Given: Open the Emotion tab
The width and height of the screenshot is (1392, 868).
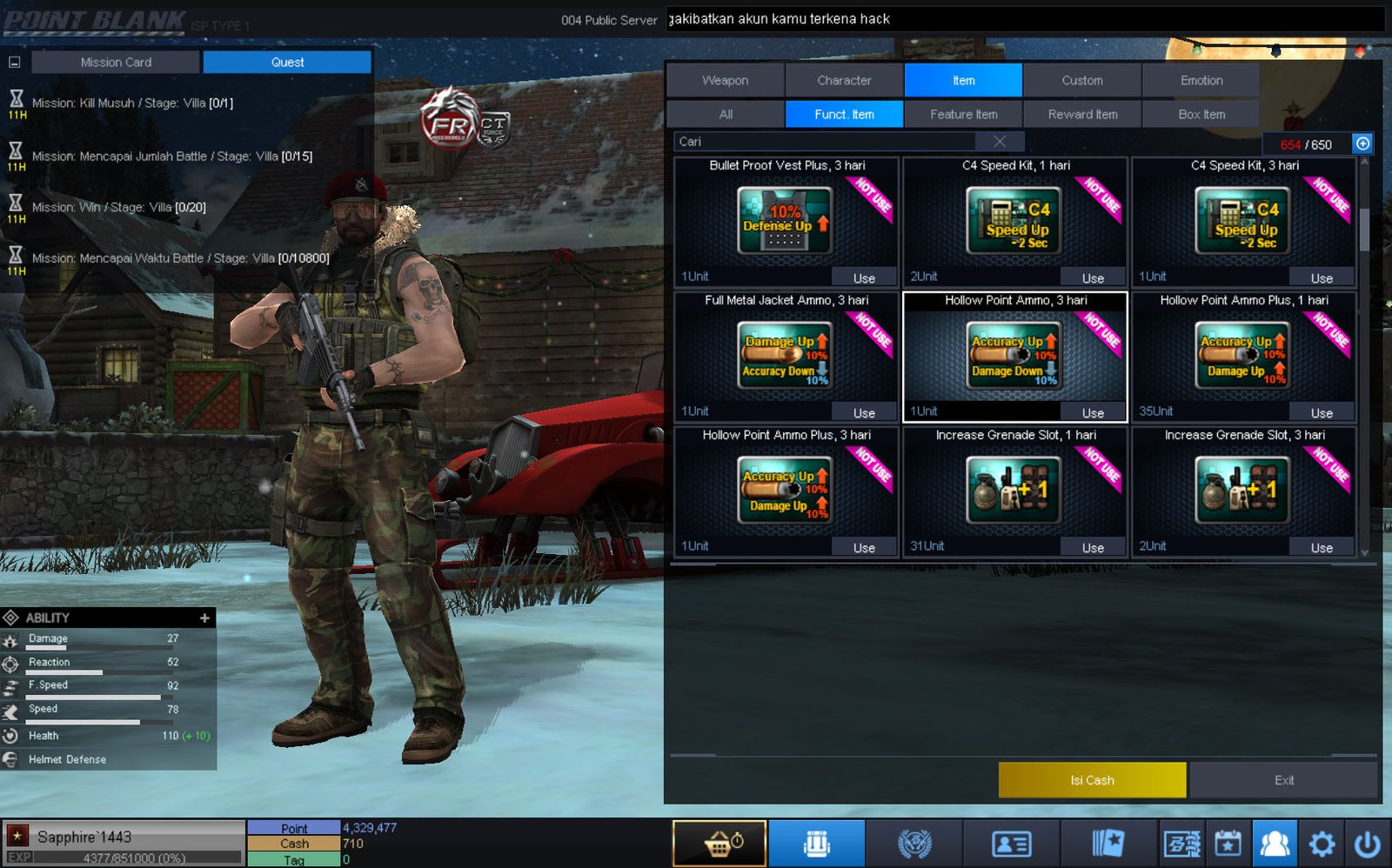Looking at the screenshot, I should point(1201,80).
